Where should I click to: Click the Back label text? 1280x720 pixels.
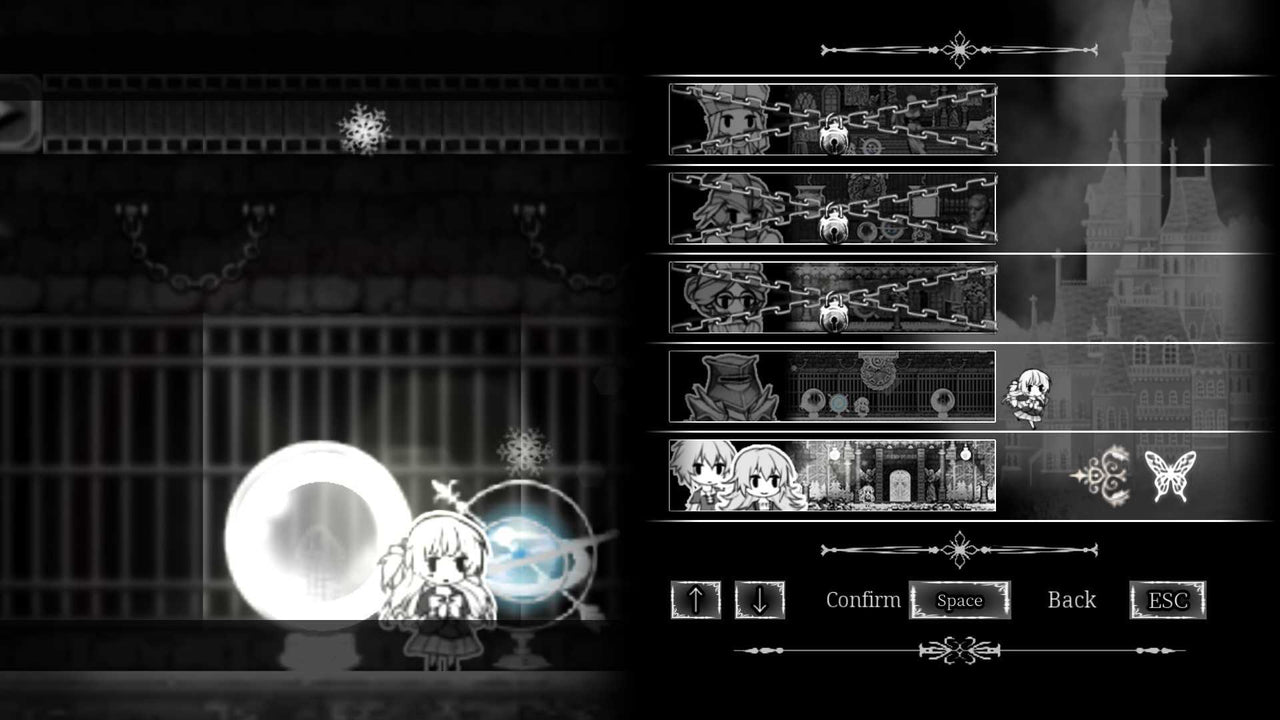click(1072, 600)
